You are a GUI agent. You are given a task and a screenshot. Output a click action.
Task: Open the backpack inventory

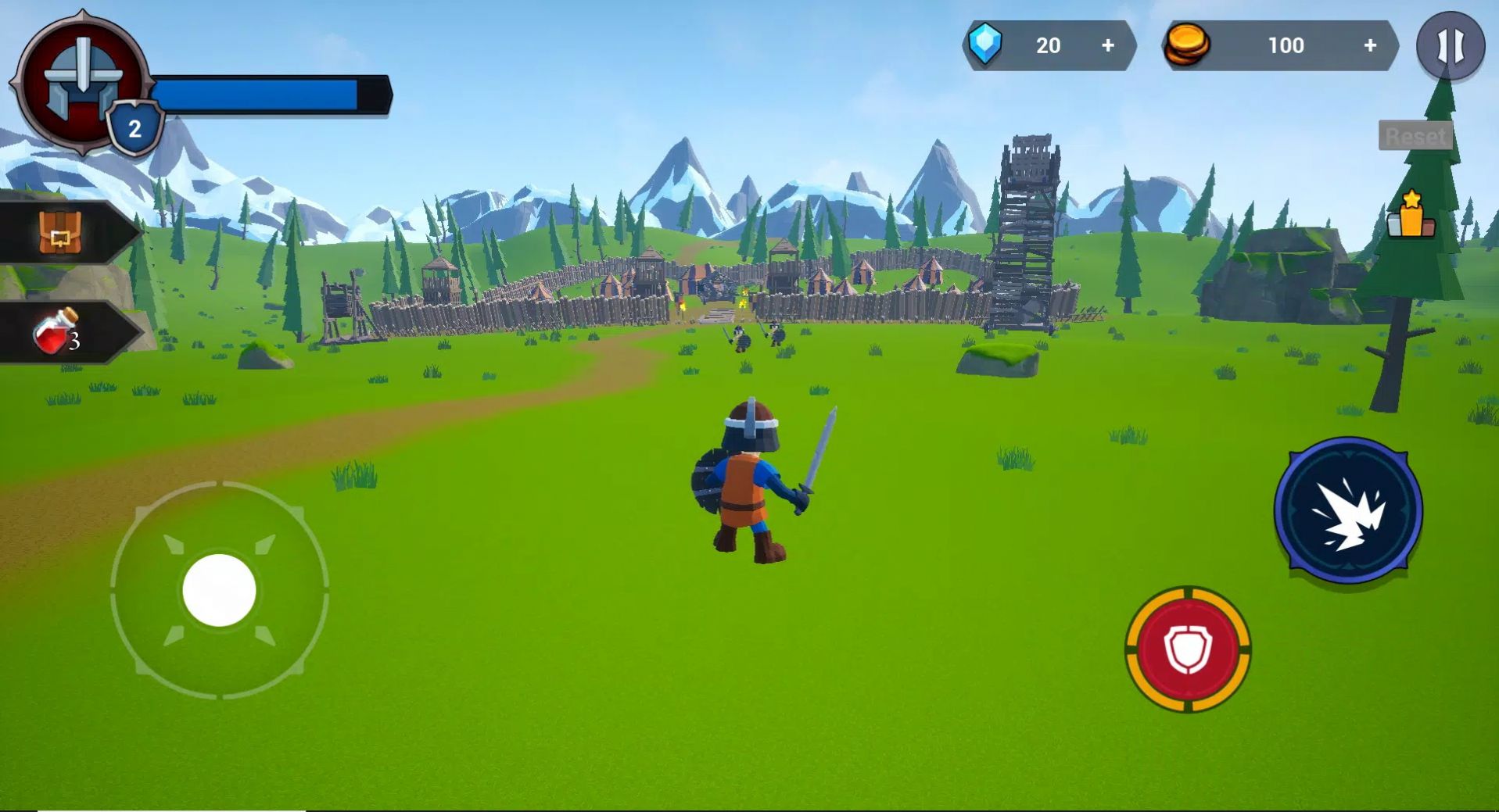pyautogui.click(x=60, y=232)
